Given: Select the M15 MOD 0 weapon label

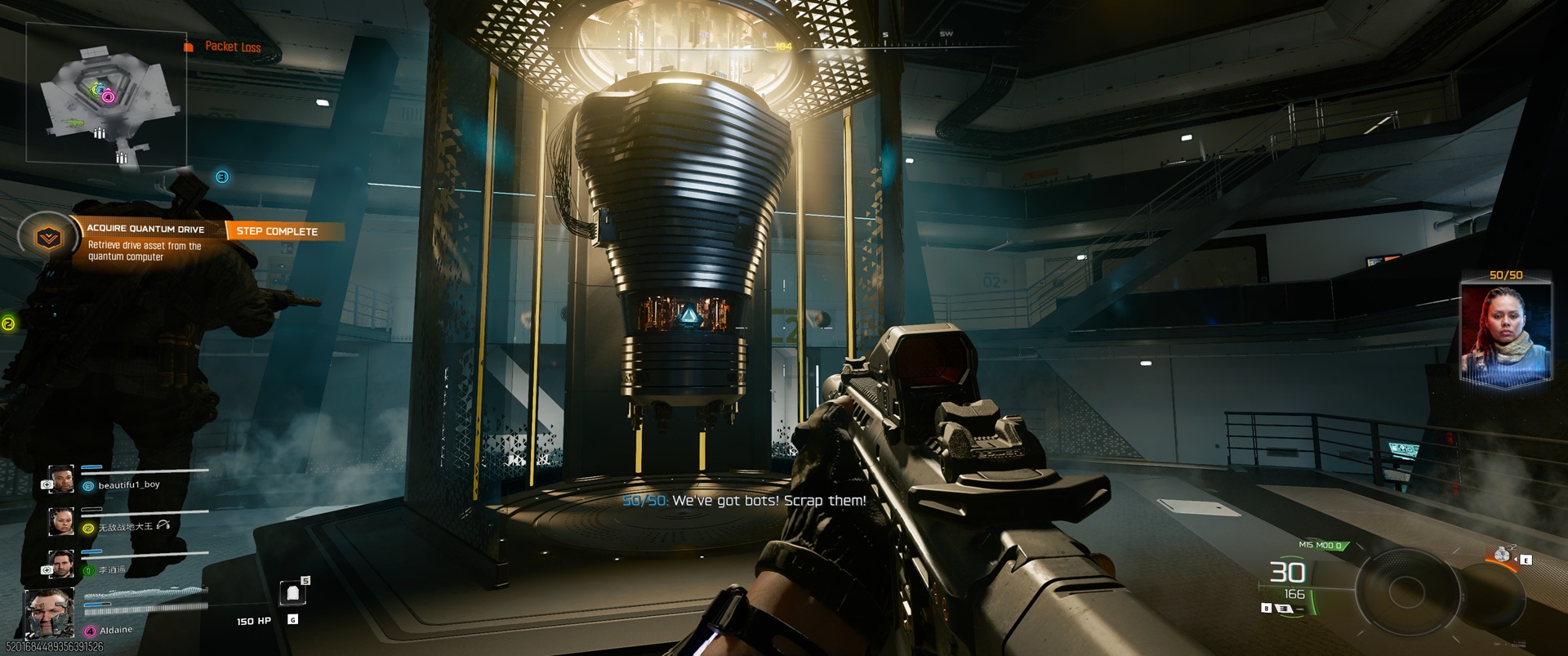Looking at the screenshot, I should (x=1319, y=545).
